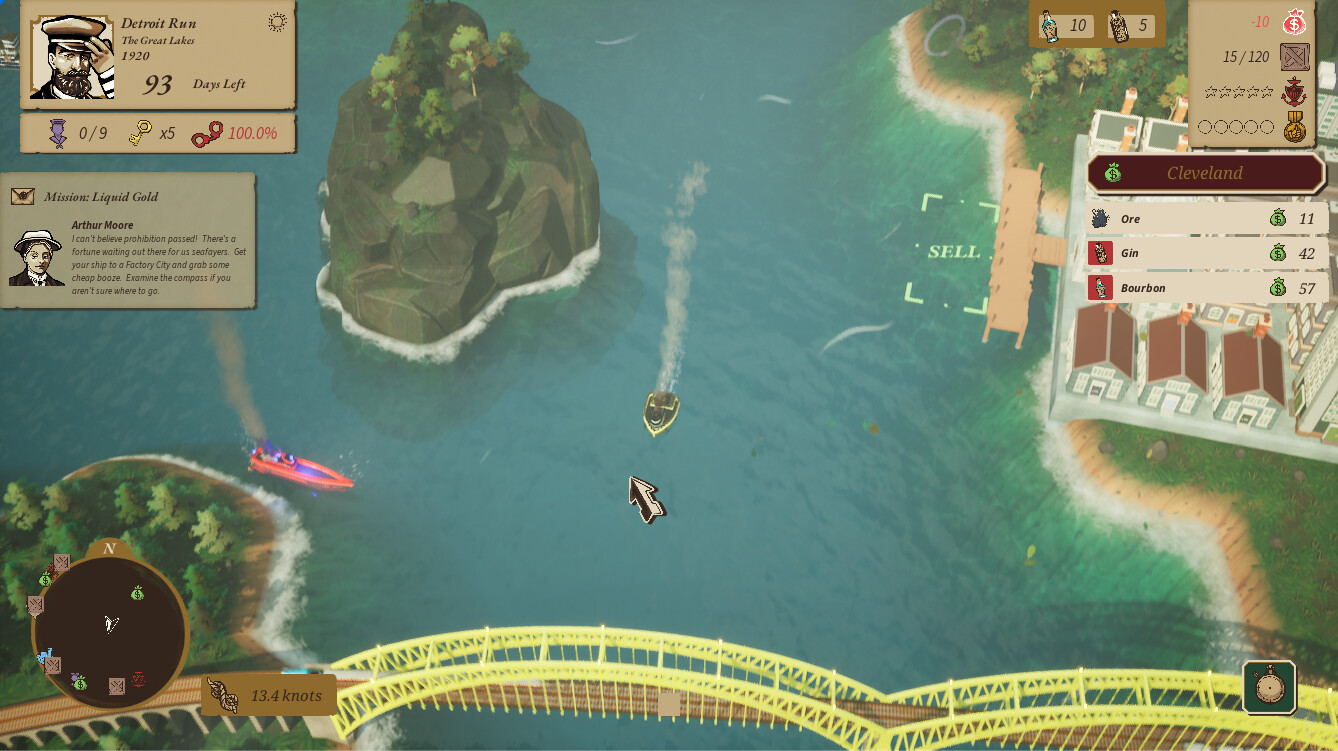Image resolution: width=1338 pixels, height=751 pixels.
Task: Click the Cleveland city banner
Action: (x=1203, y=172)
